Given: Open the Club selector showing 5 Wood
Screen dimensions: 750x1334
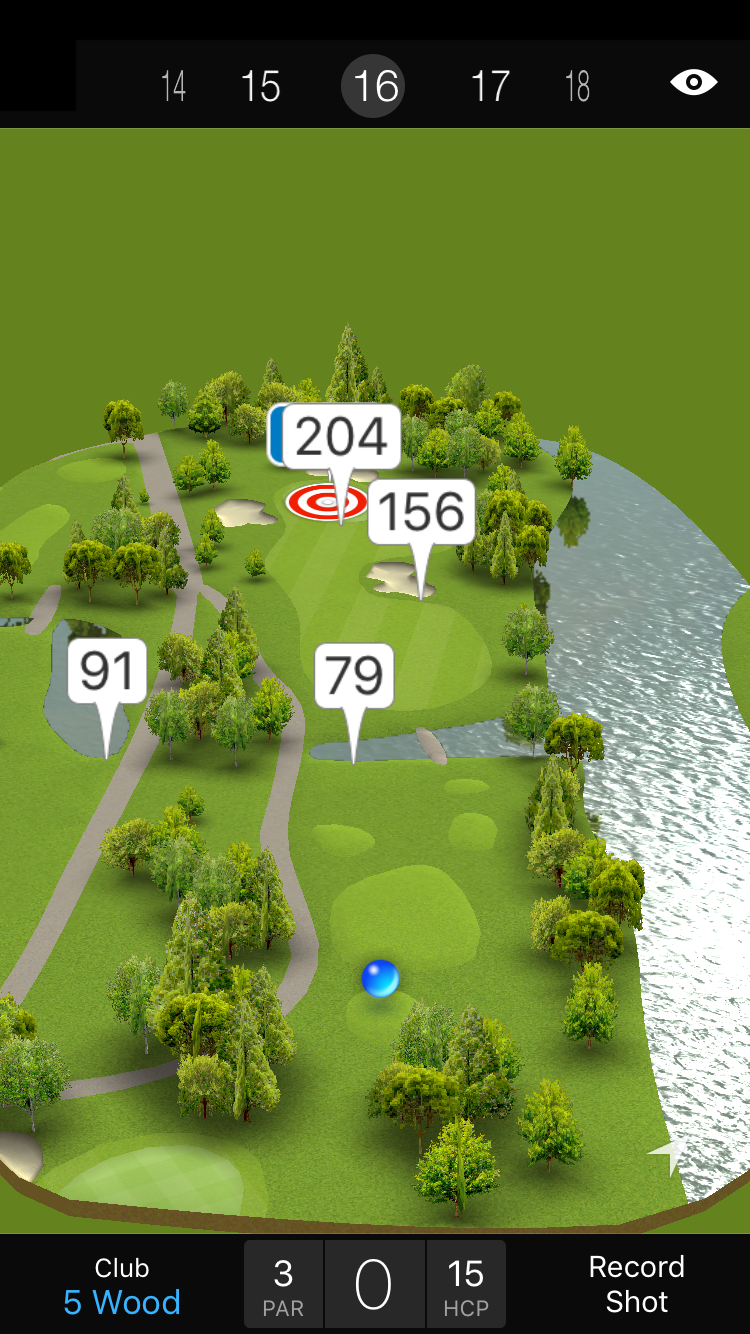Looking at the screenshot, I should (122, 1285).
